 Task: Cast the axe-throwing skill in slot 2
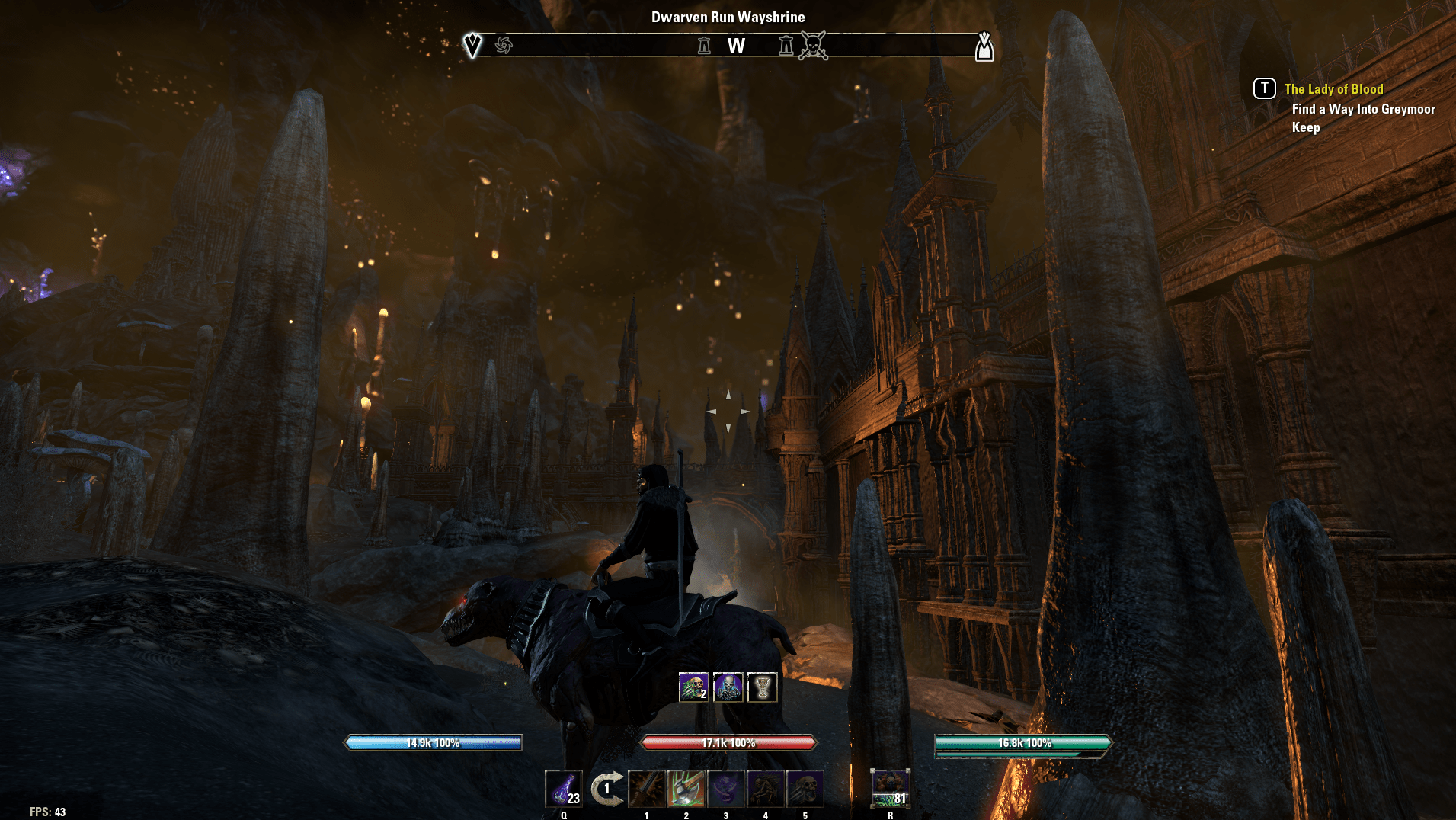click(687, 790)
